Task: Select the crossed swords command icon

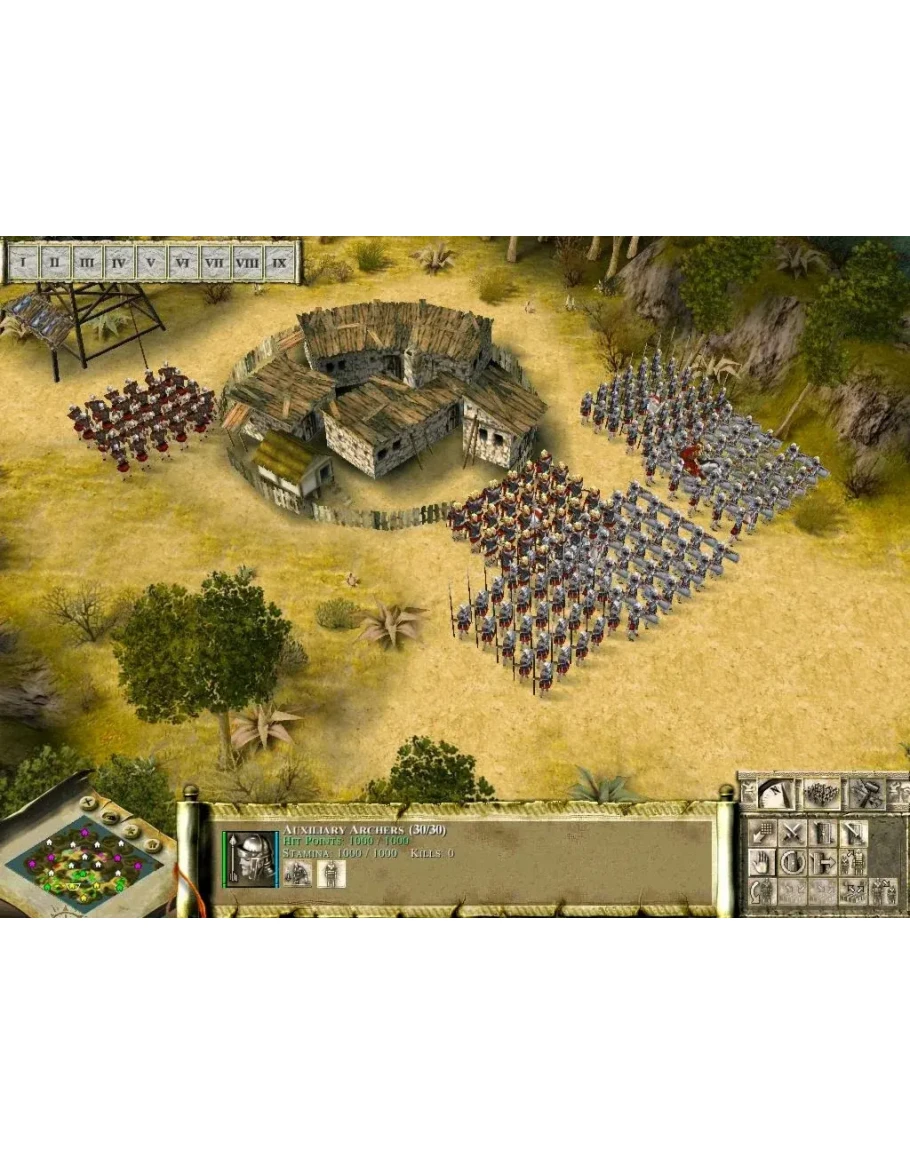Action: [x=793, y=833]
